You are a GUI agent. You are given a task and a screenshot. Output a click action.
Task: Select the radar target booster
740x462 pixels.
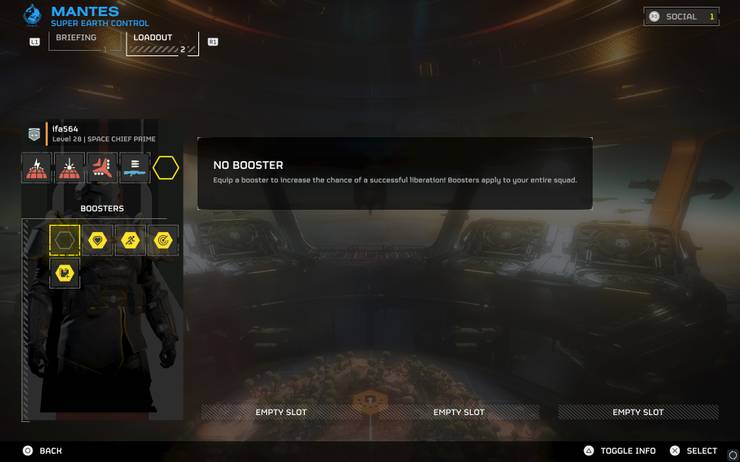(163, 239)
